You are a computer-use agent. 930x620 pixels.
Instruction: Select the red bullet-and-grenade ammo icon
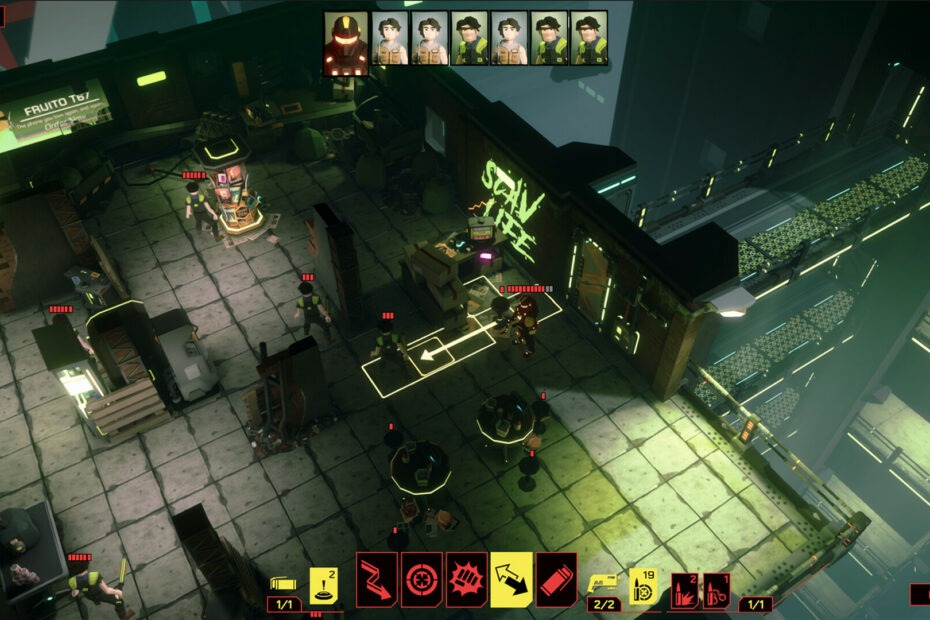pyautogui.click(x=716, y=588)
